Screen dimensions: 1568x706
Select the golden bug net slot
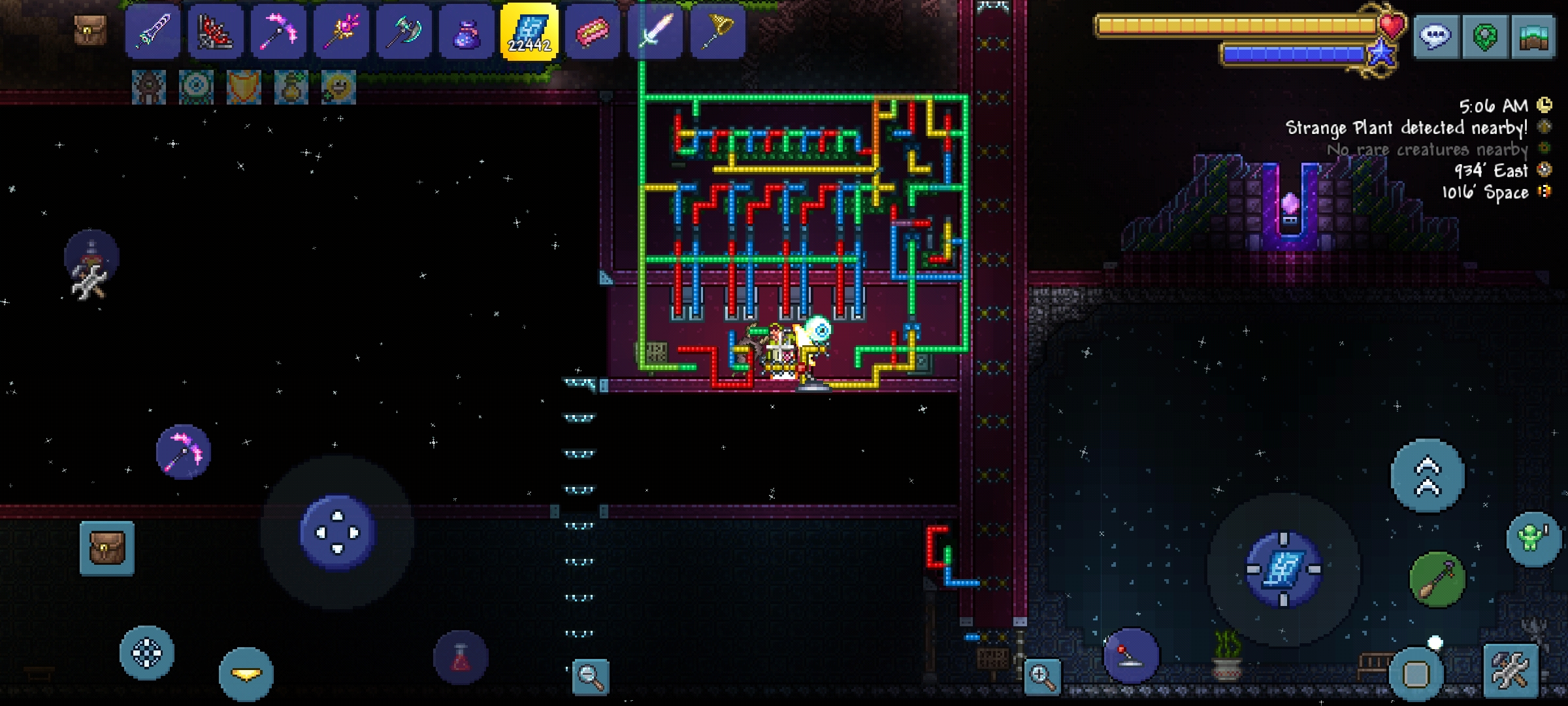[717, 31]
